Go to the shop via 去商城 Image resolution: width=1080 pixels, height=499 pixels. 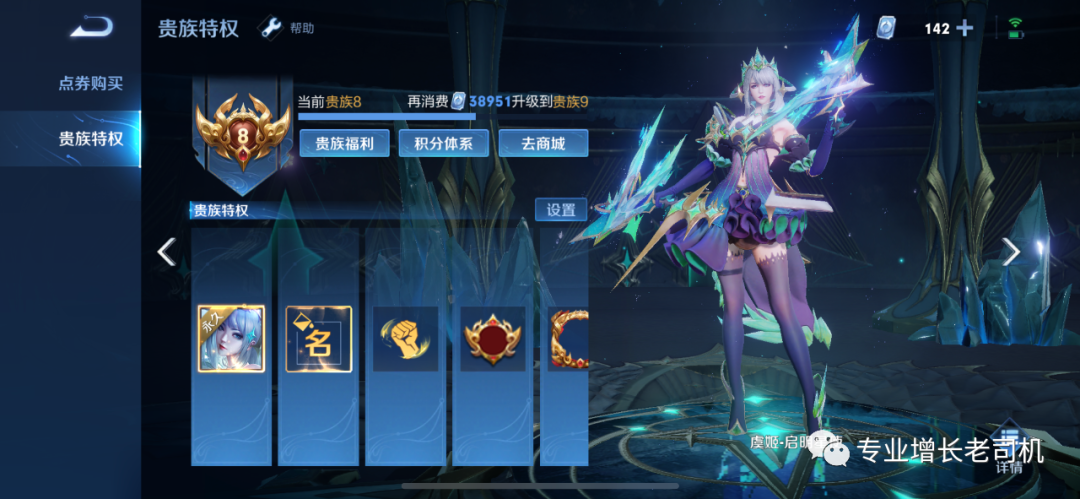(542, 143)
